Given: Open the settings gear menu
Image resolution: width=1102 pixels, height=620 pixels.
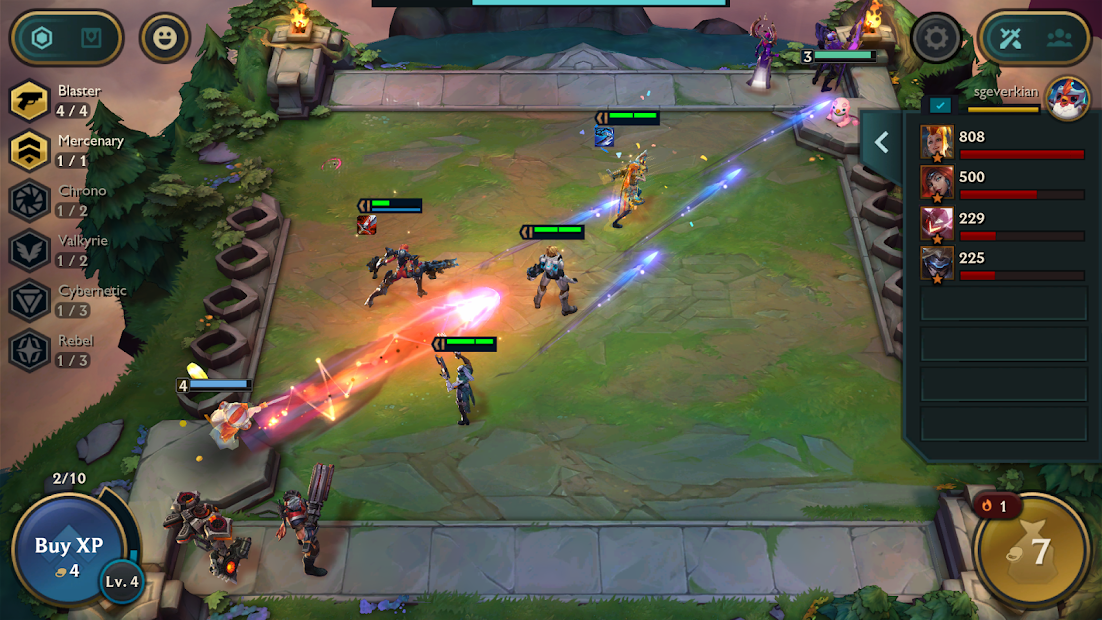Looking at the screenshot, I should (x=936, y=39).
